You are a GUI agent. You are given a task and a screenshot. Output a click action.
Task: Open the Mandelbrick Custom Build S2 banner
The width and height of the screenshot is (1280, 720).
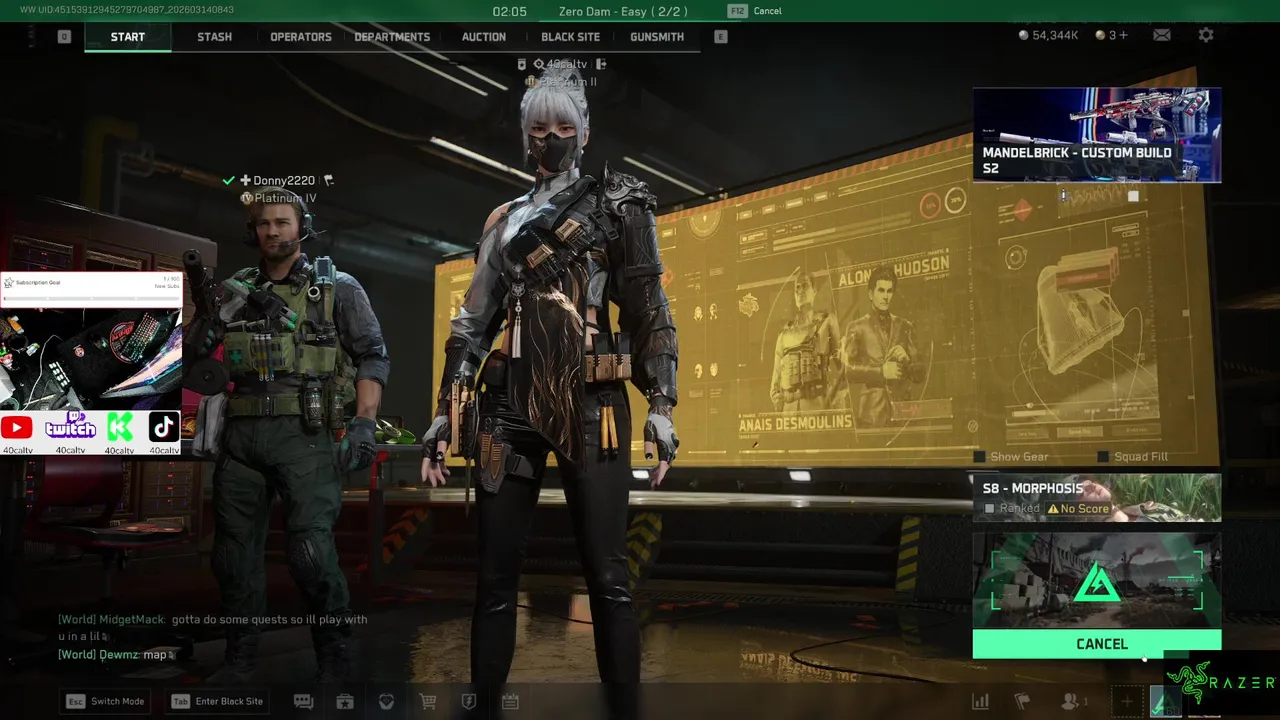coord(1096,135)
